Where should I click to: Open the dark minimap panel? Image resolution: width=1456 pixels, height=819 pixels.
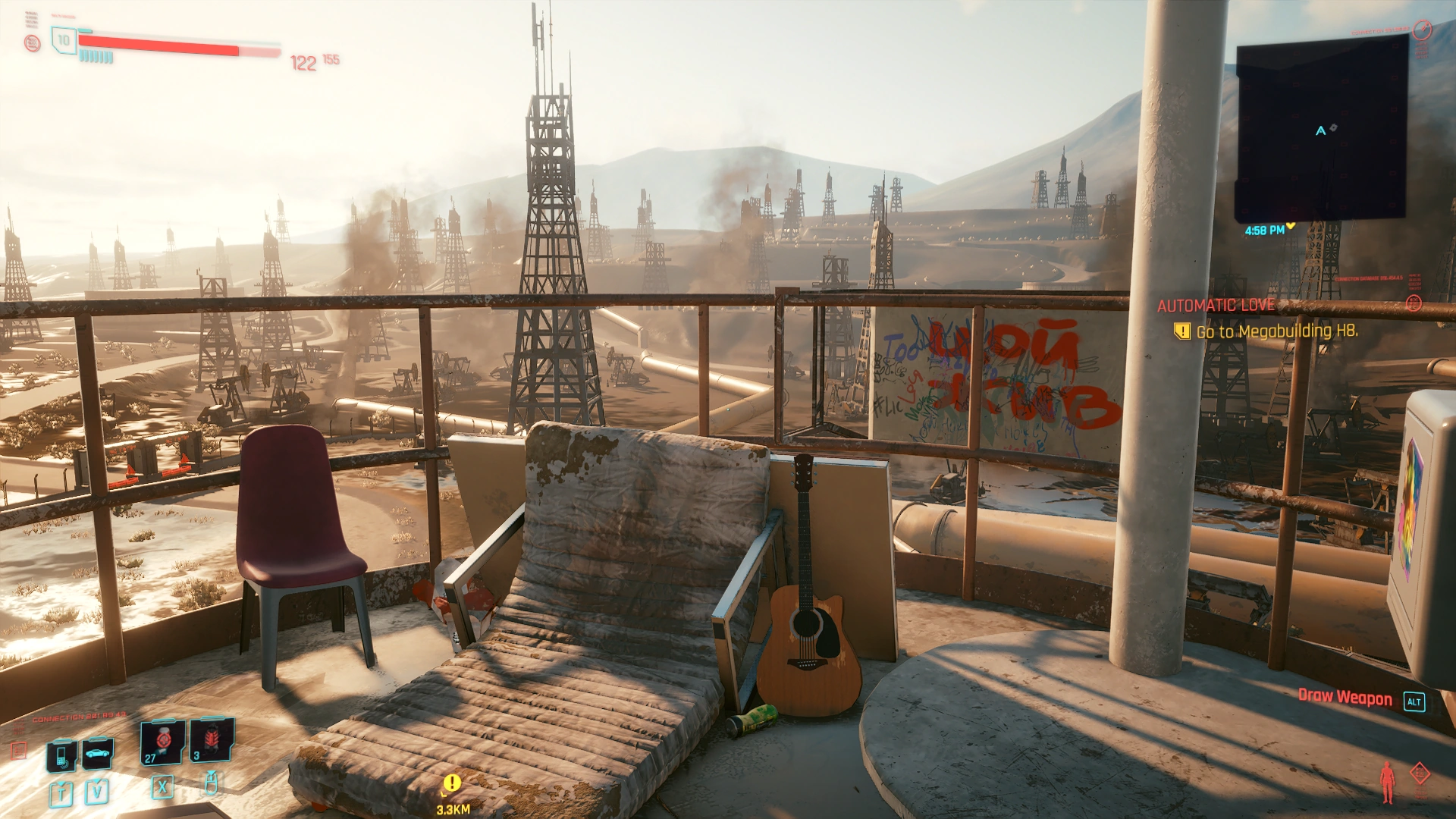(x=1321, y=129)
